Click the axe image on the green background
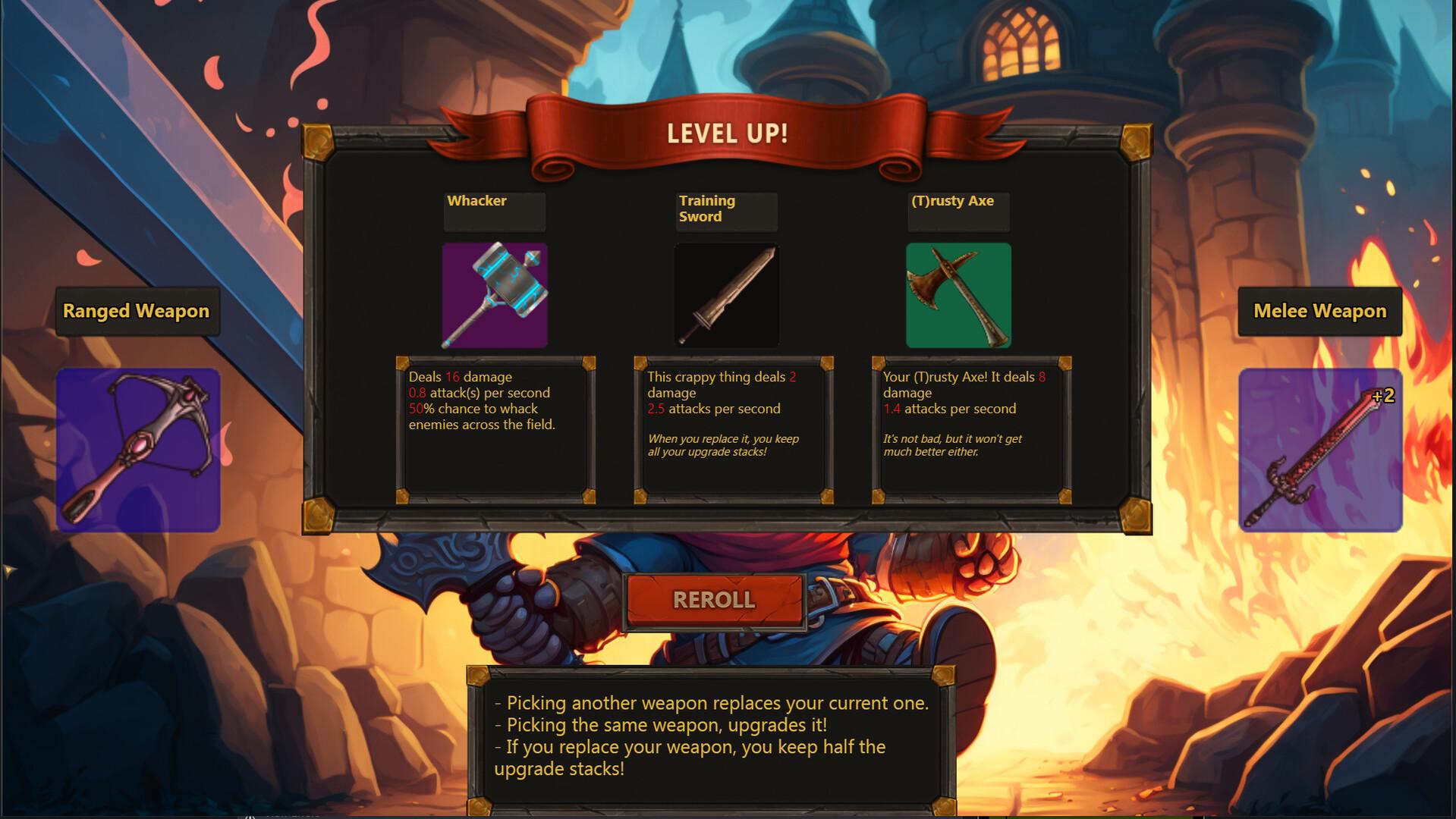 (x=958, y=295)
